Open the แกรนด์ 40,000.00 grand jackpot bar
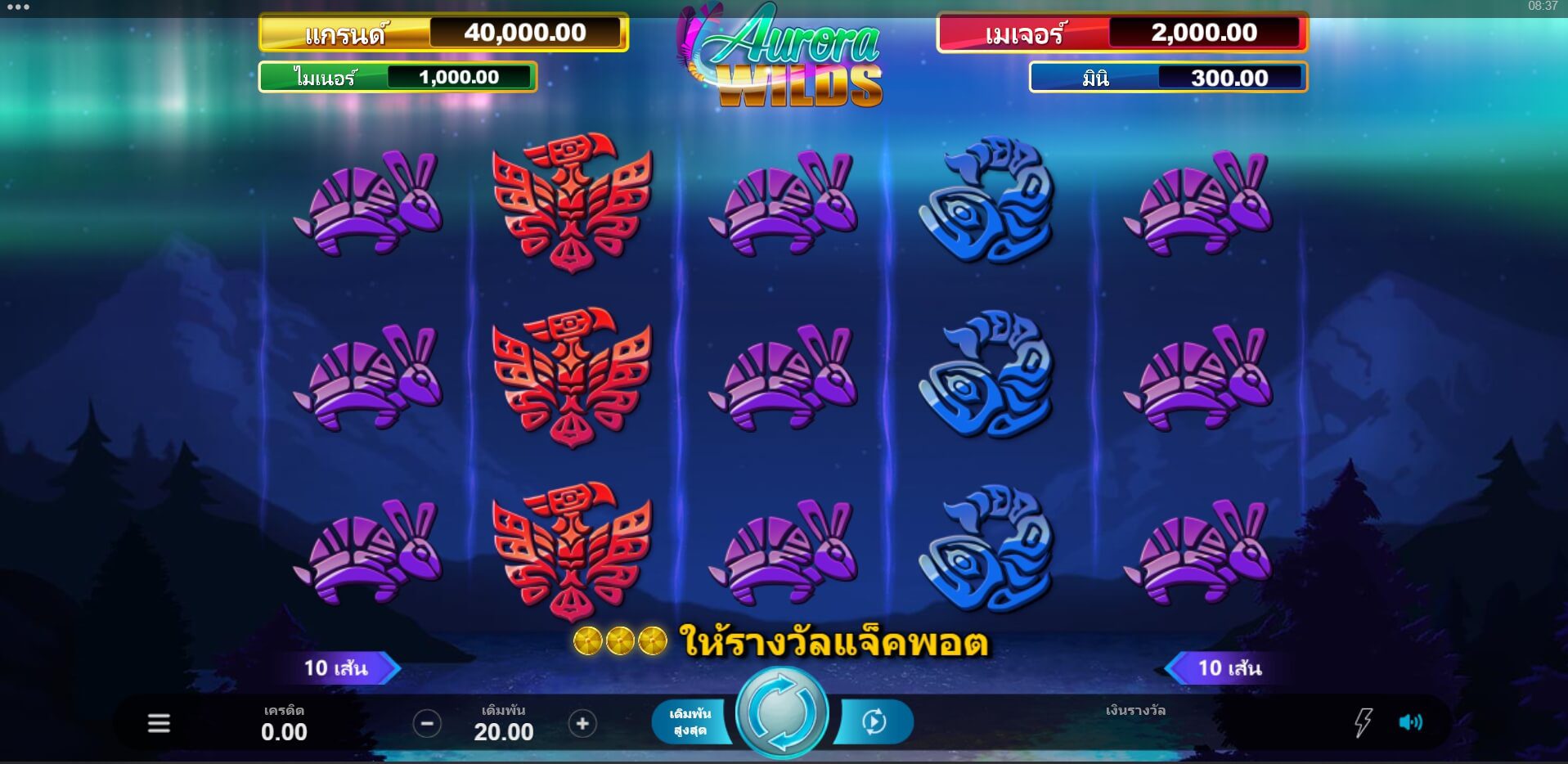 [443, 33]
